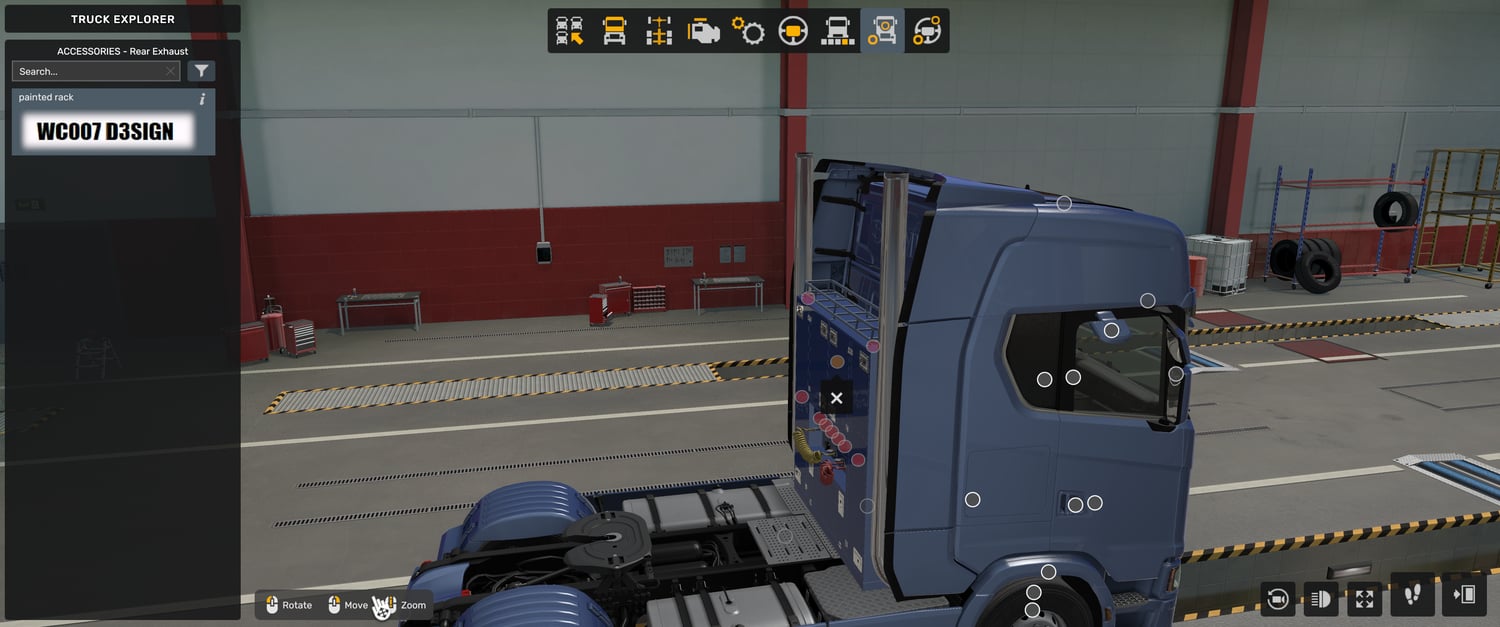Close the rear exhaust slot with X marker
The height and width of the screenshot is (627, 1500).
coord(837,398)
